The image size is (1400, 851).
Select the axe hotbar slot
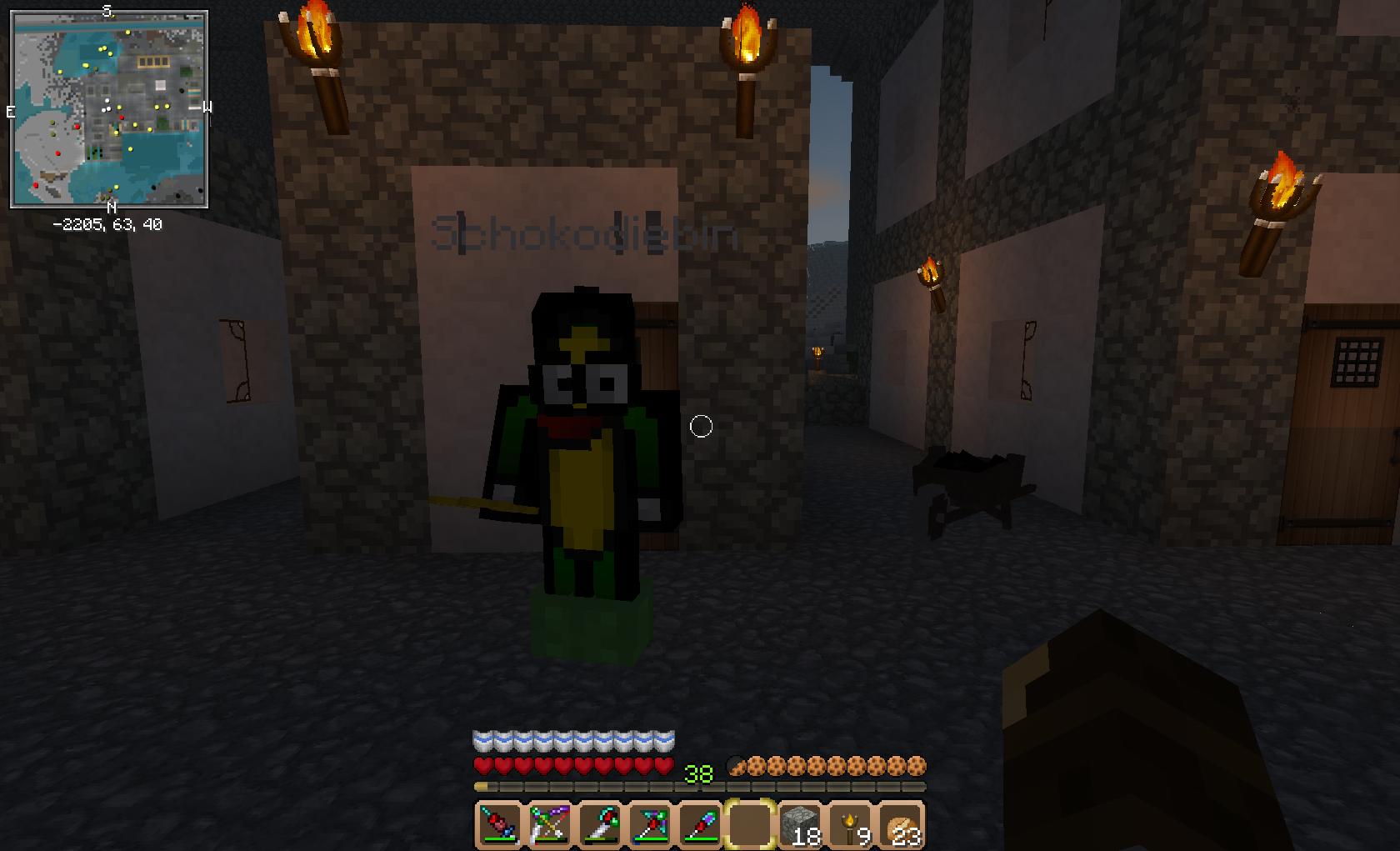(600, 824)
